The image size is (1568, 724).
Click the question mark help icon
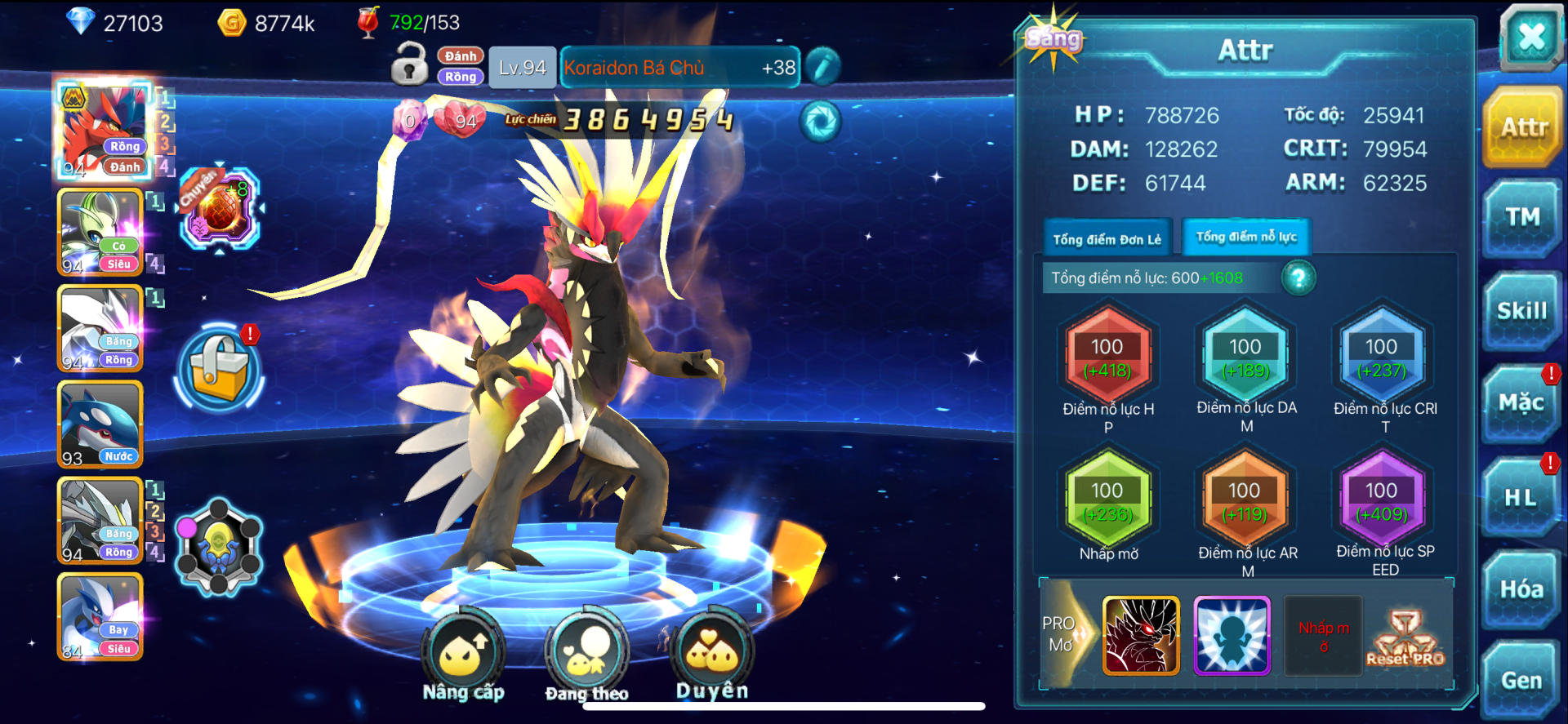tap(1298, 278)
